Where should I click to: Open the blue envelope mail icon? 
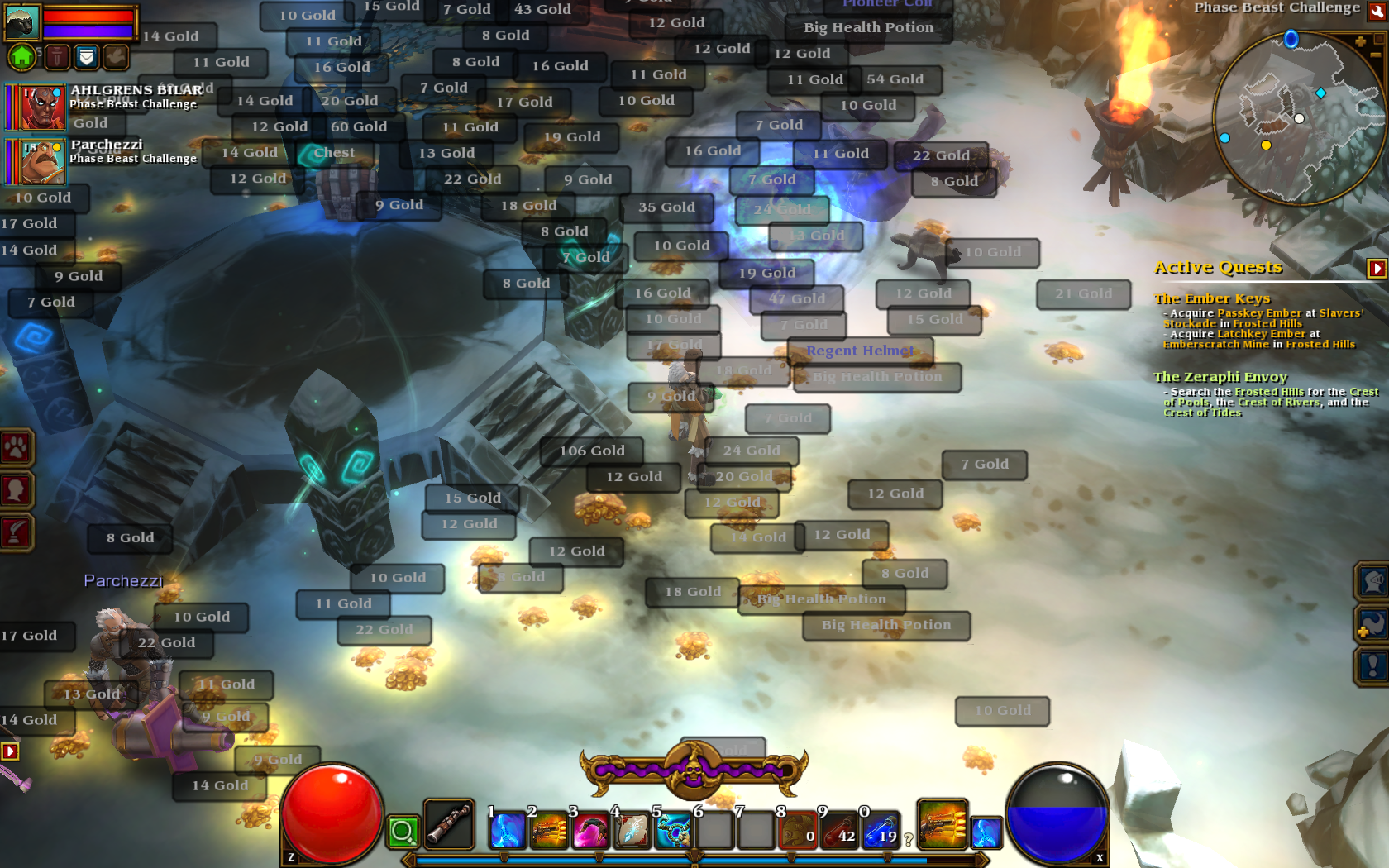[x=86, y=56]
